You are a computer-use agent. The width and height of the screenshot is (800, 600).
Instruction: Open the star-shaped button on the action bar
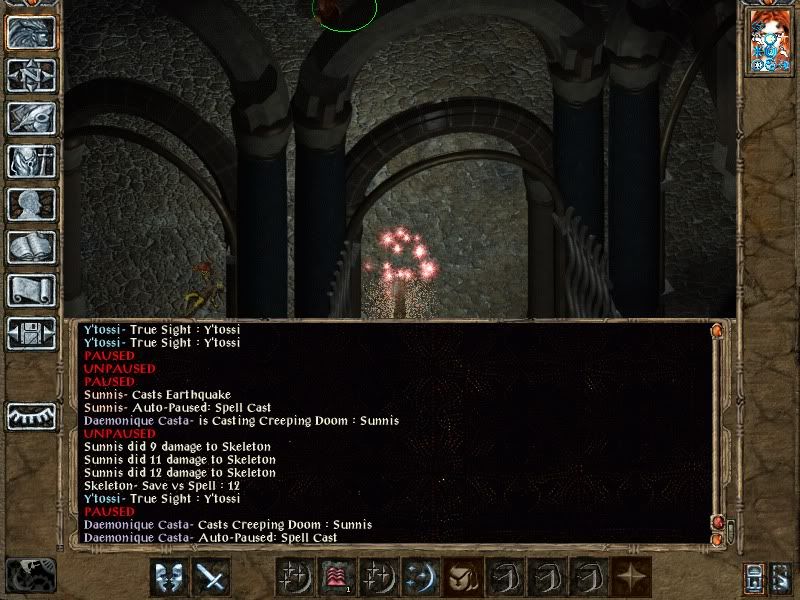coord(630,577)
